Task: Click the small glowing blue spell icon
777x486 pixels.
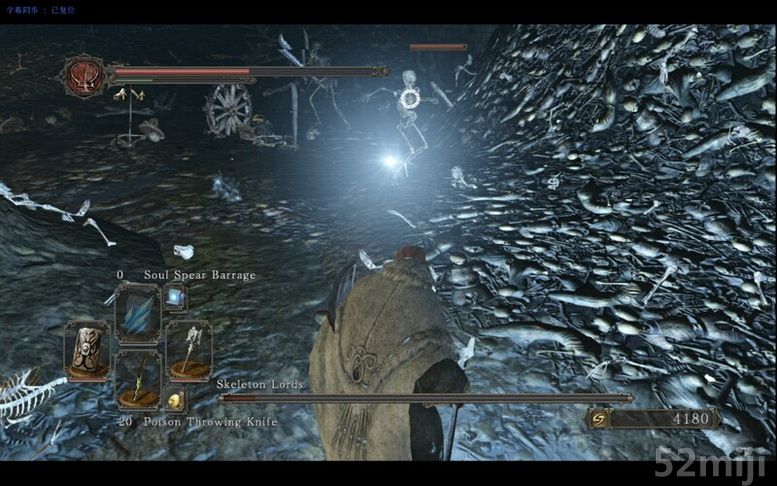Action: click(175, 296)
